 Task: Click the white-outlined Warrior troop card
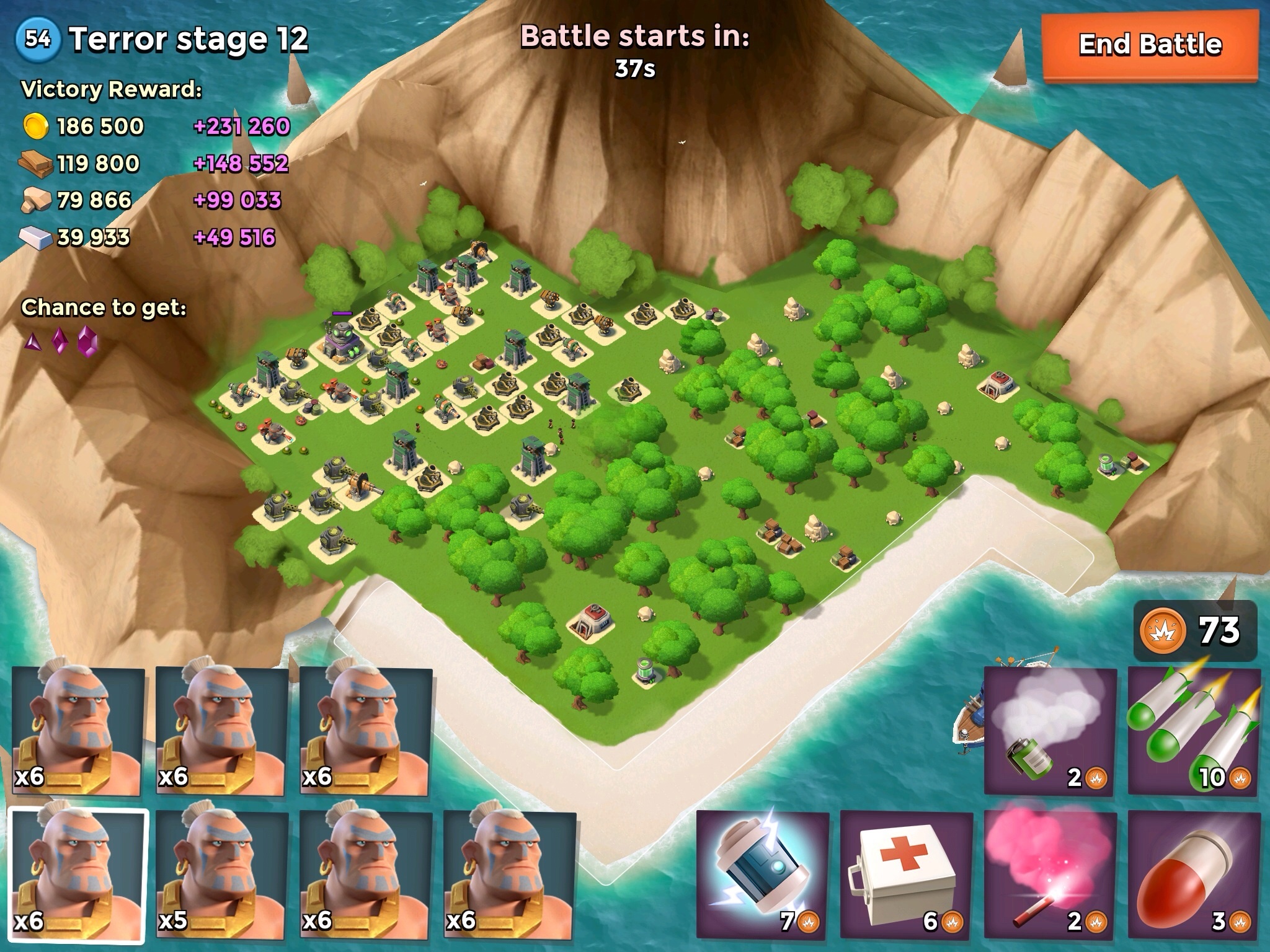click(79, 875)
